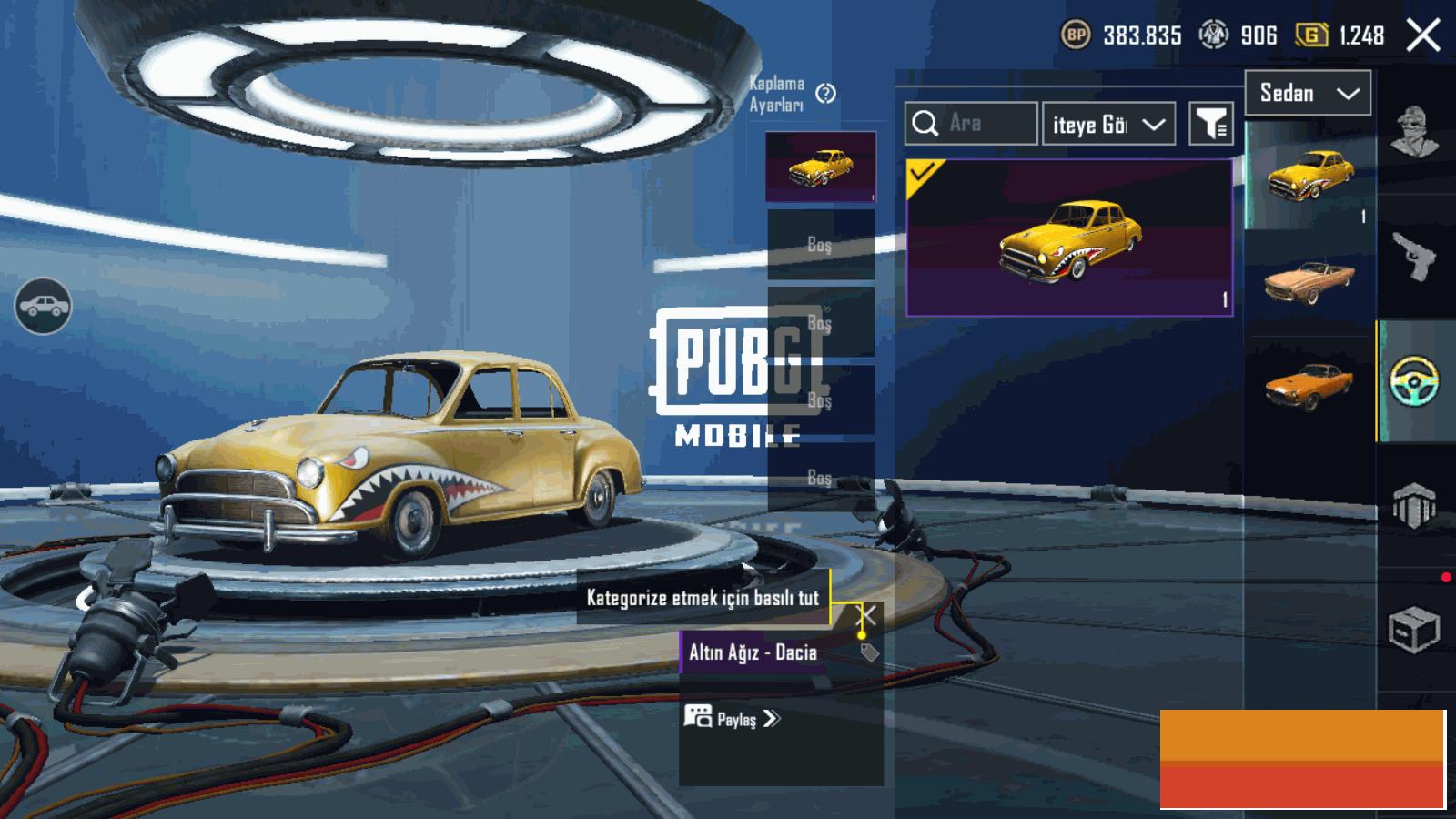1456x819 pixels.
Task: Open the filter funnel button
Action: 1211,124
